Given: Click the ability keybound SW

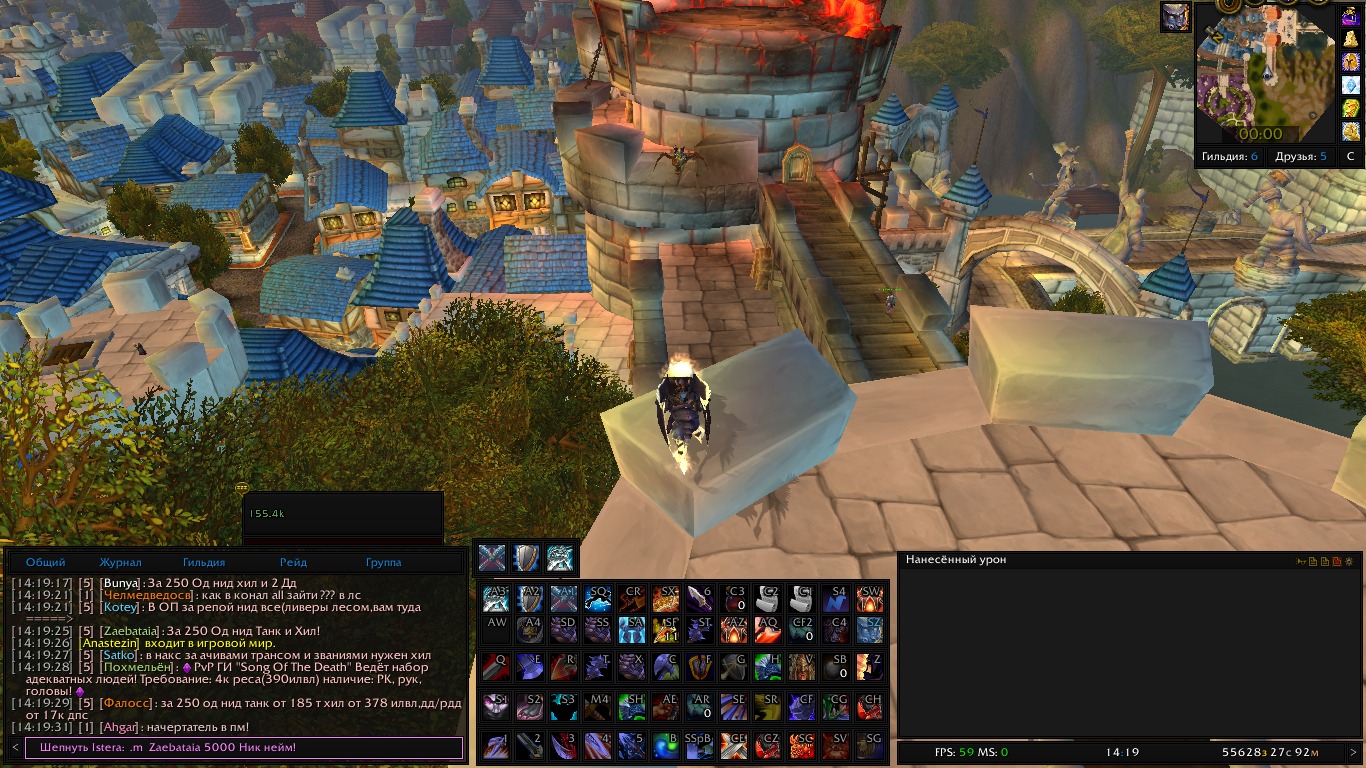Looking at the screenshot, I should pyautogui.click(x=870, y=599).
